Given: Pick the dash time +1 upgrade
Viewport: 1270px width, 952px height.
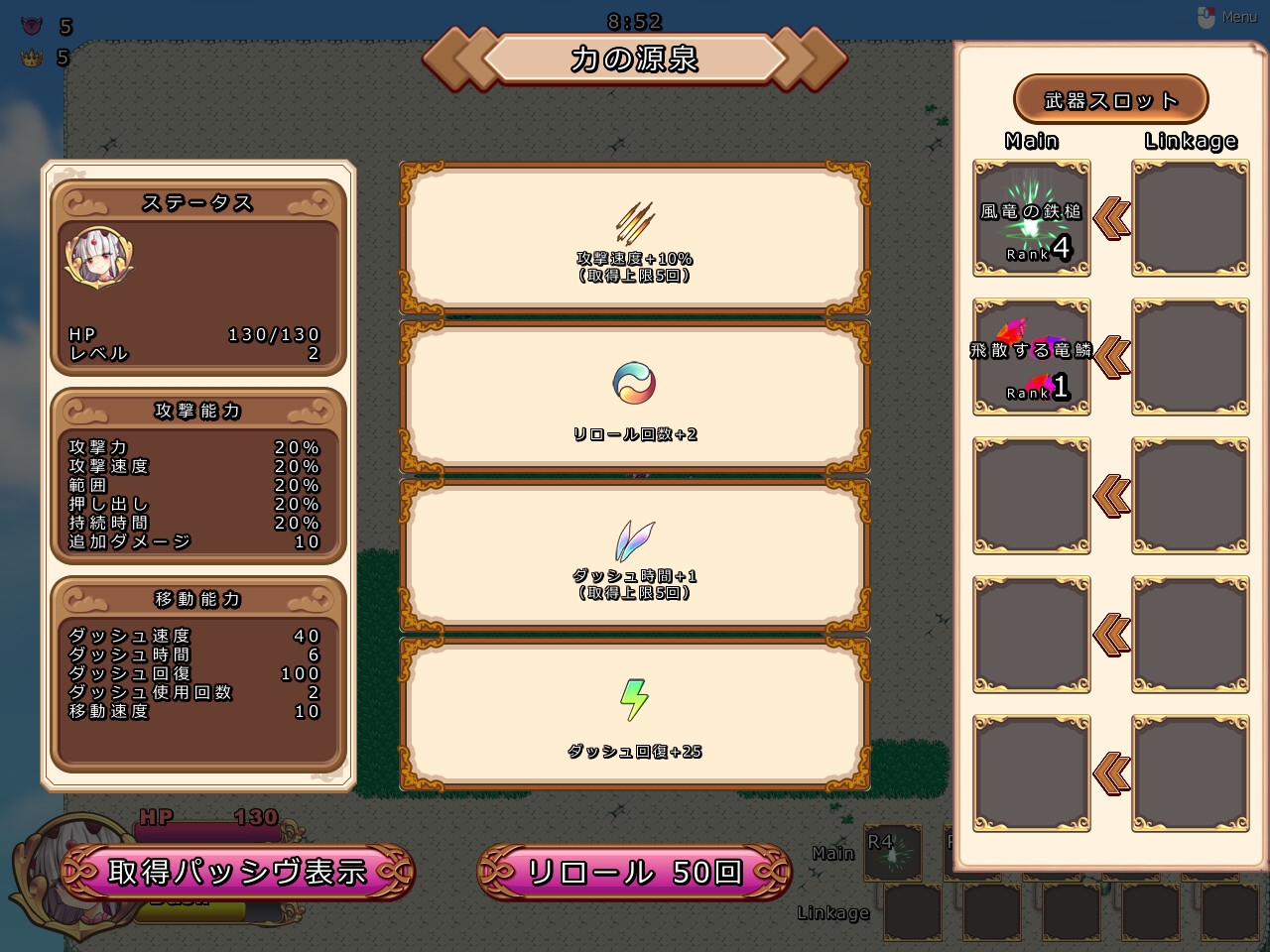Looking at the screenshot, I should click(x=635, y=555).
